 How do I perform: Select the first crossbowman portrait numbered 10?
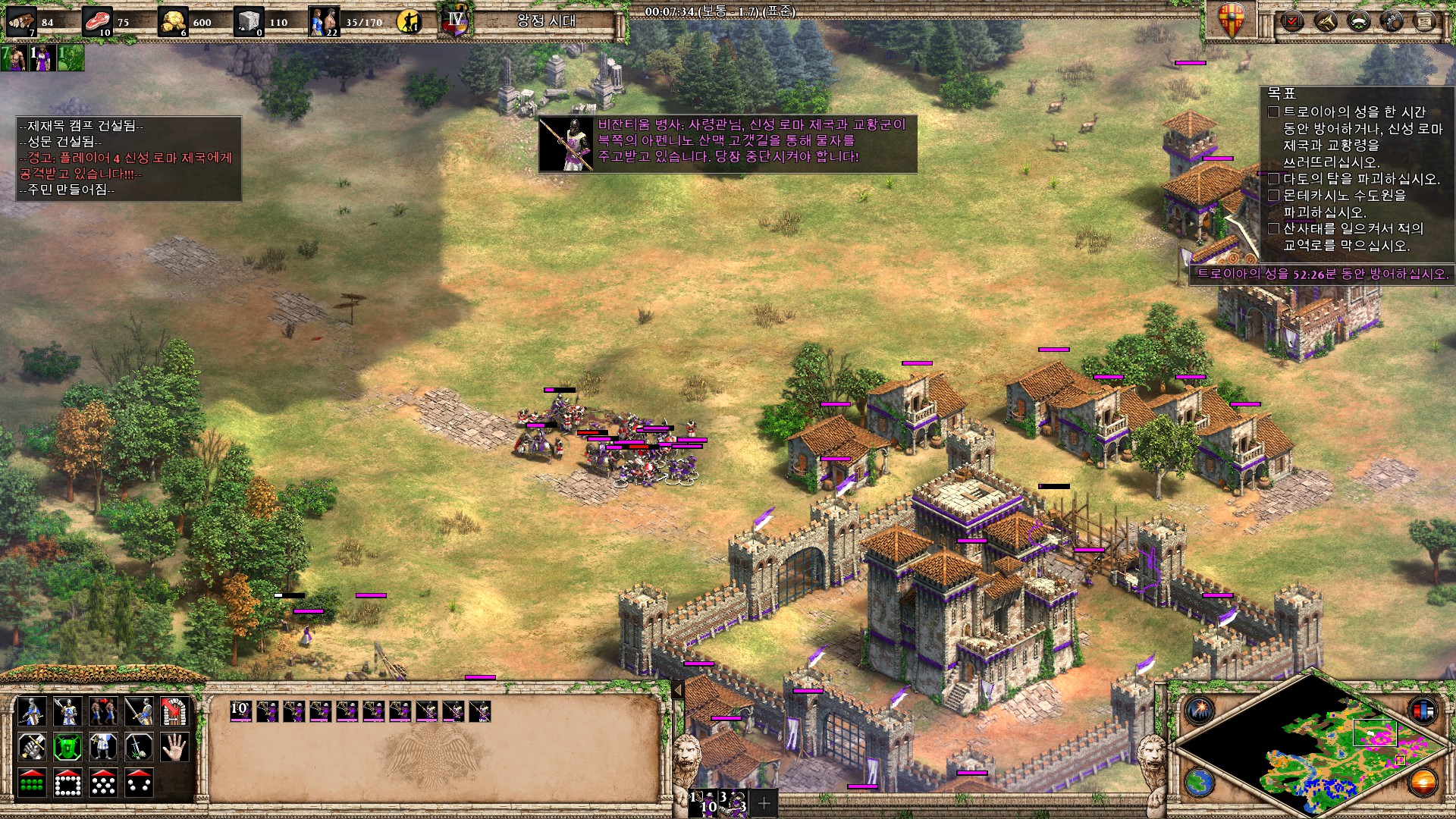(240, 711)
